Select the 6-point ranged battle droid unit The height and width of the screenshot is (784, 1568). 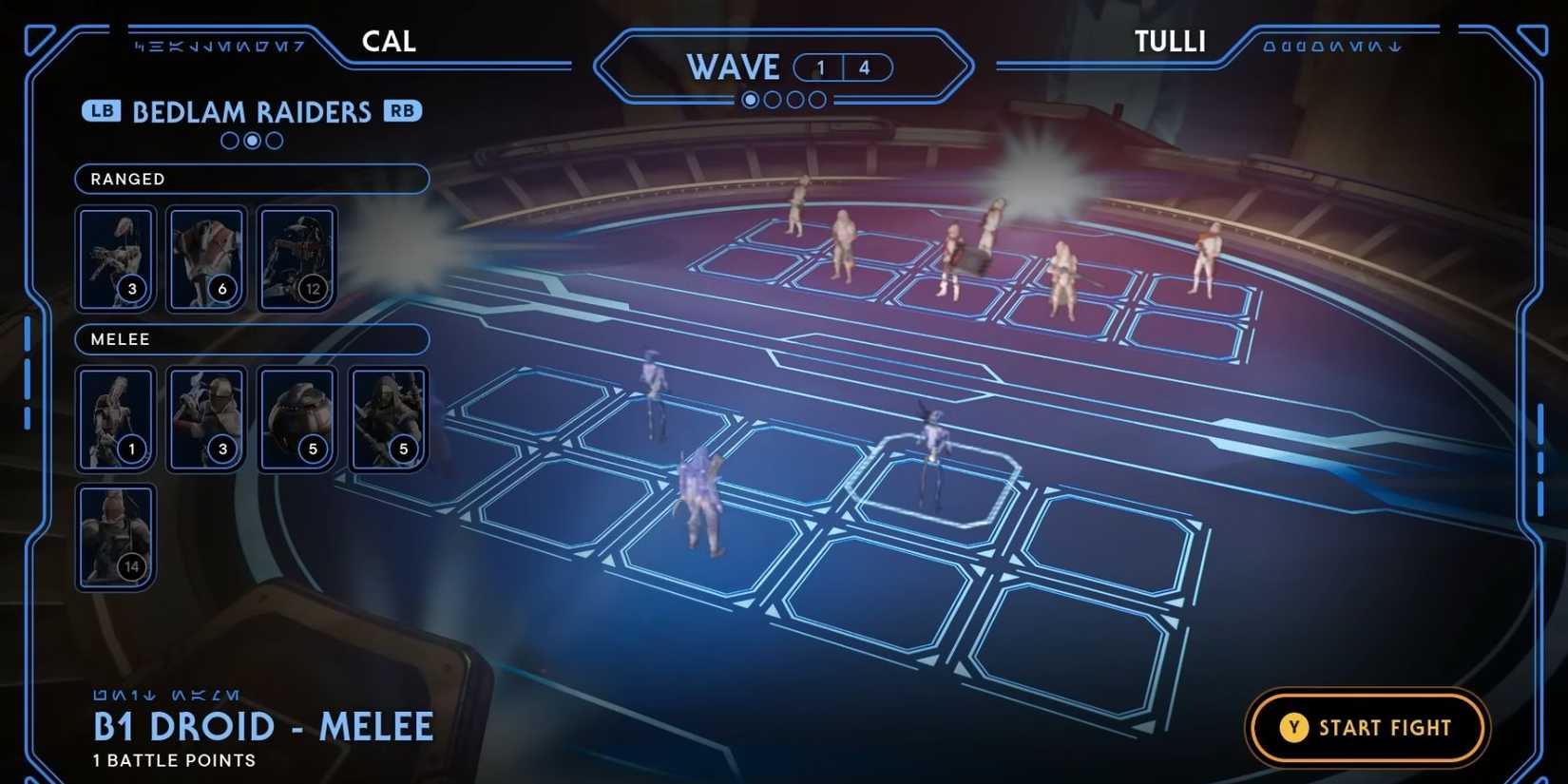click(x=207, y=258)
